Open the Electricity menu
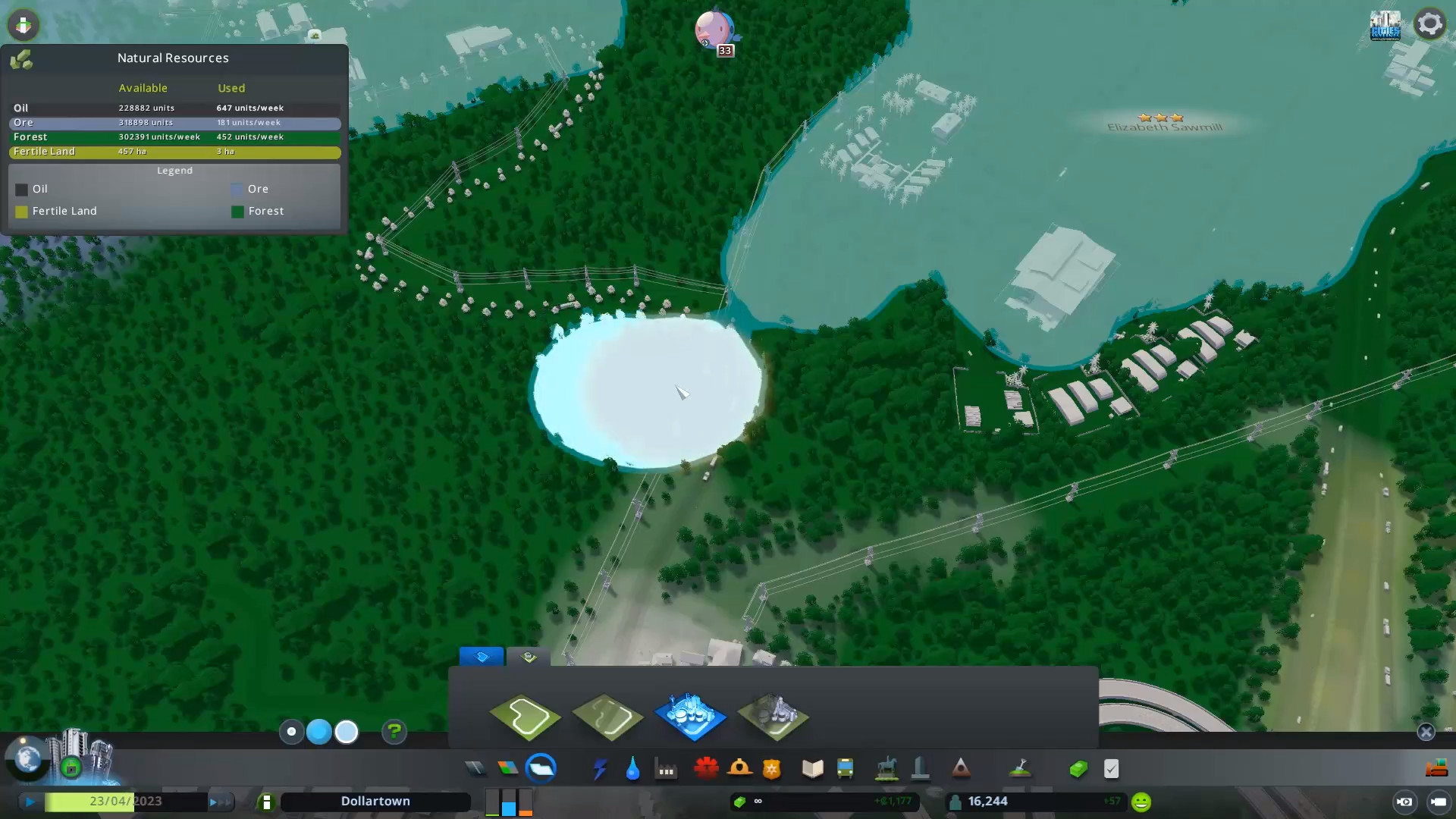The width and height of the screenshot is (1456, 819). [600, 768]
